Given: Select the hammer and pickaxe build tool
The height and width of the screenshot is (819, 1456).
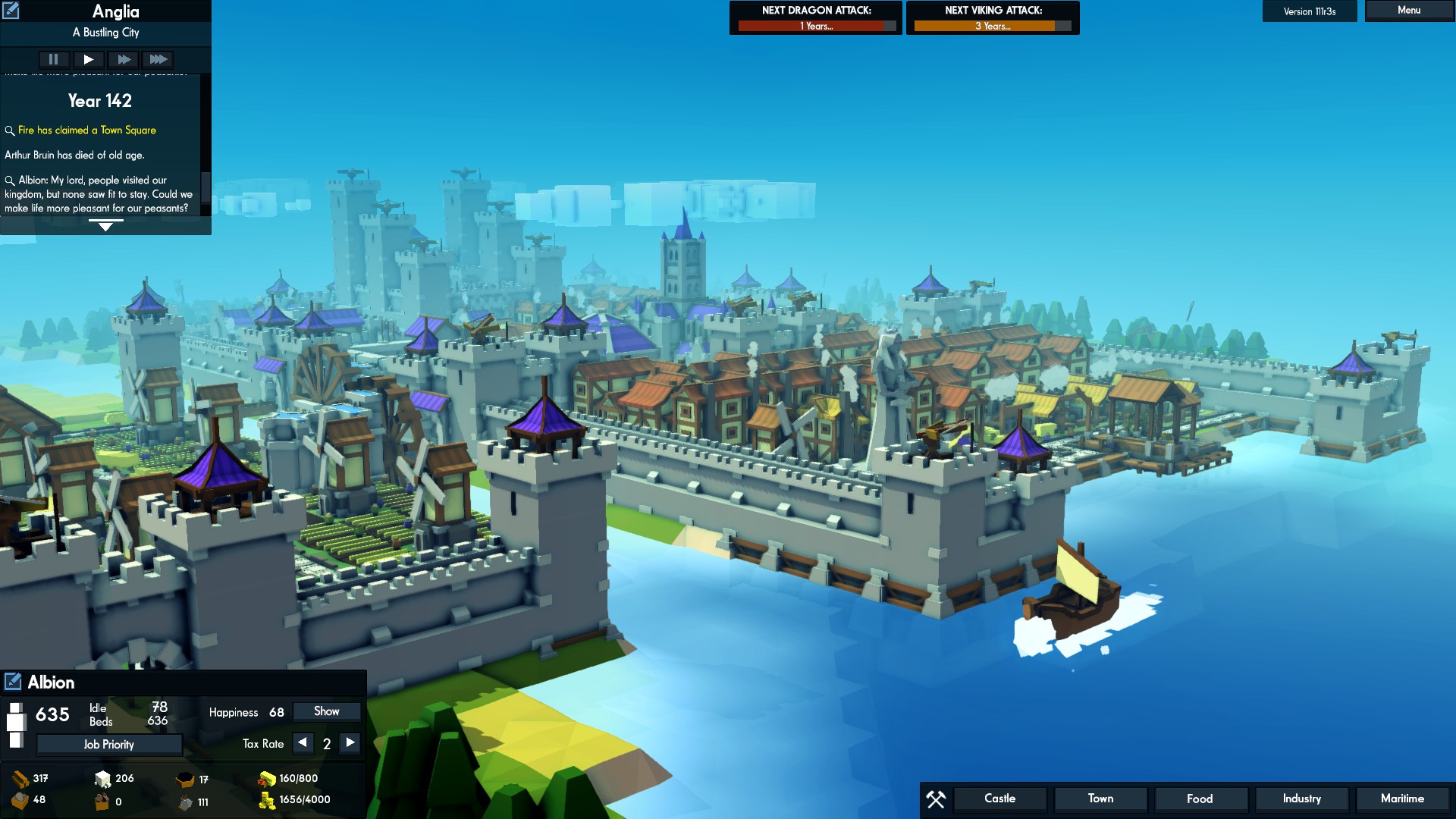Looking at the screenshot, I should [936, 799].
